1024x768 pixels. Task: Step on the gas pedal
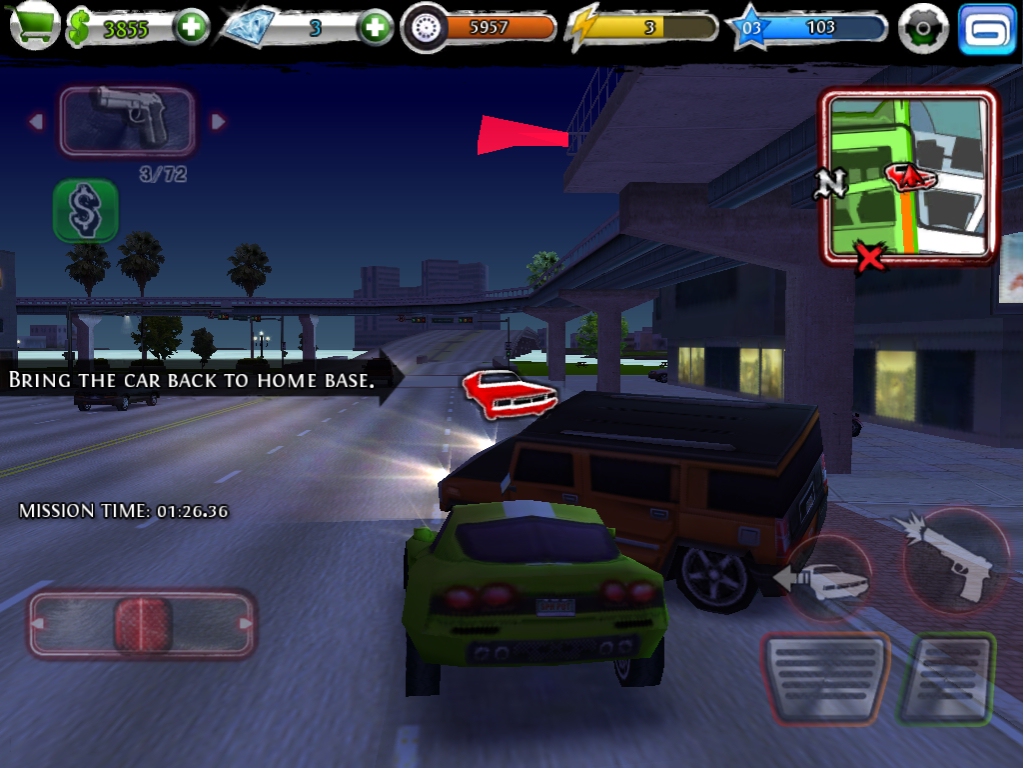pos(945,677)
